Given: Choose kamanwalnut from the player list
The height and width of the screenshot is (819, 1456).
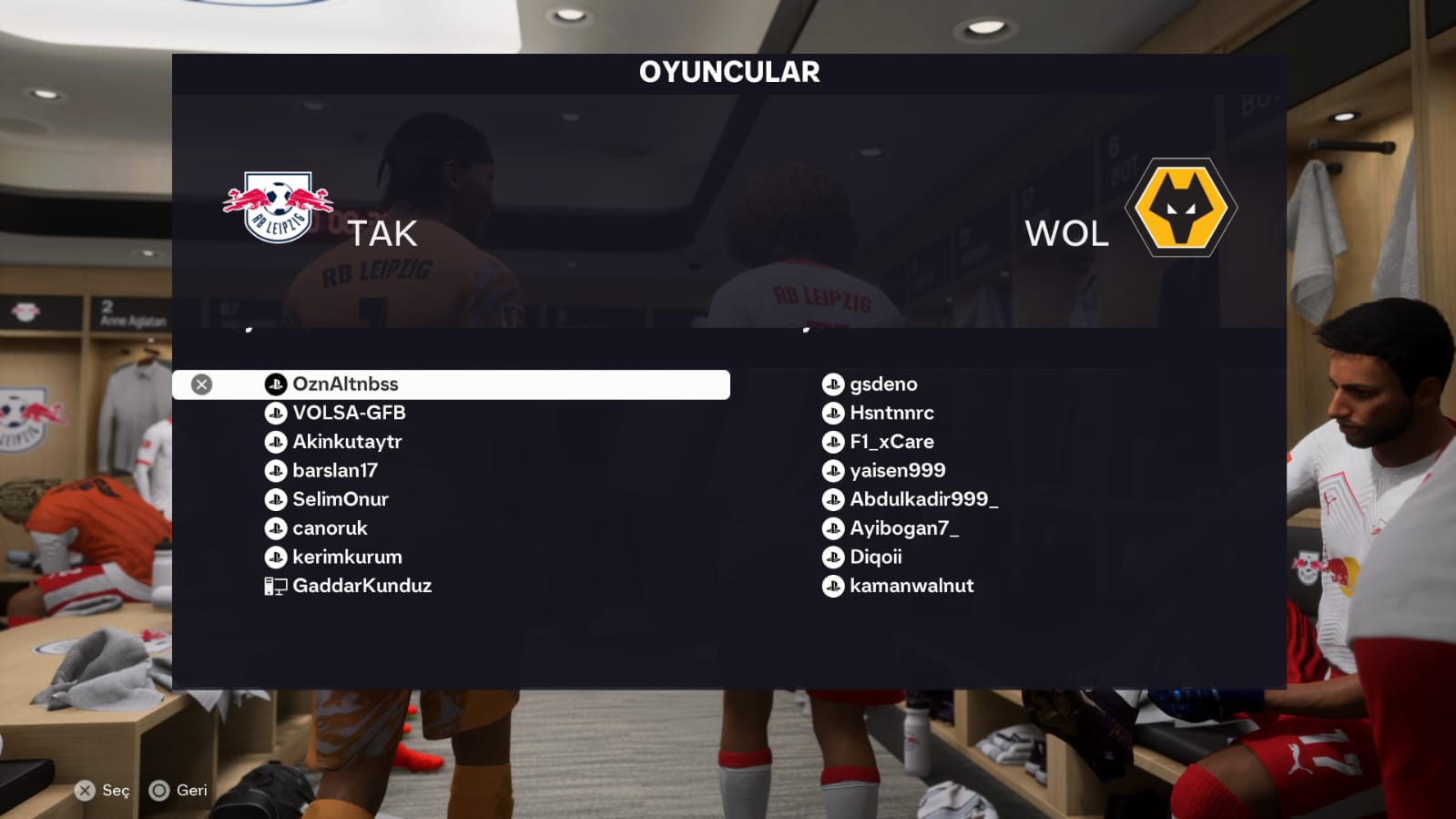Looking at the screenshot, I should click(911, 586).
